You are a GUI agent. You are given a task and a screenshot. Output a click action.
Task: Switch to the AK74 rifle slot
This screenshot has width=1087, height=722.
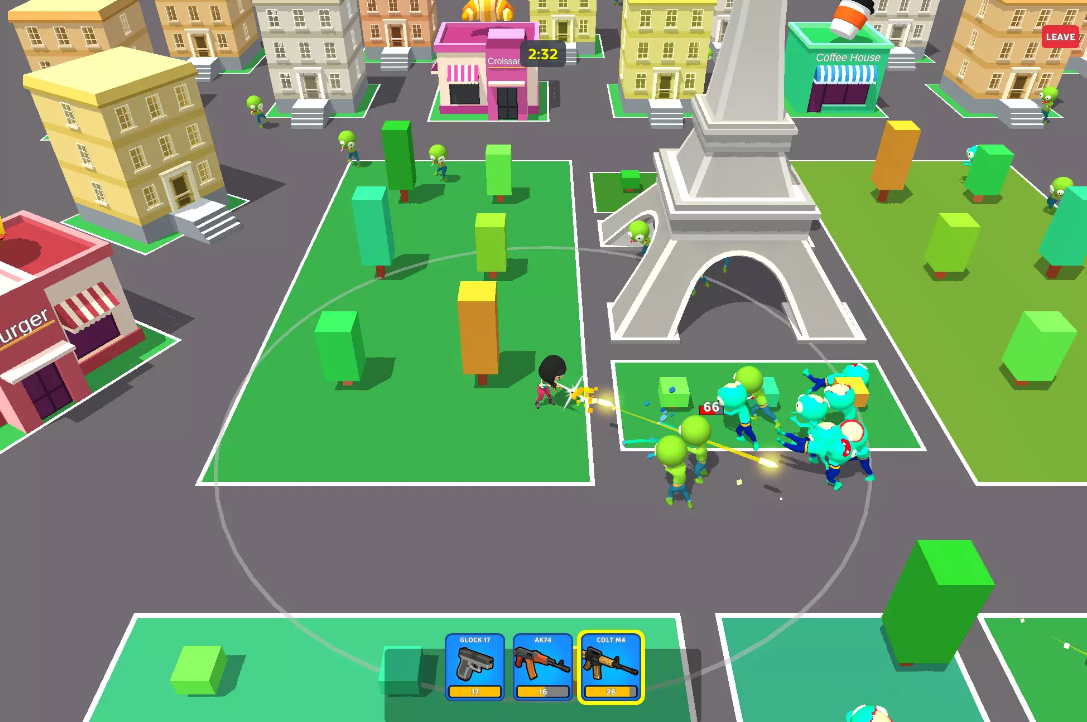tap(543, 666)
